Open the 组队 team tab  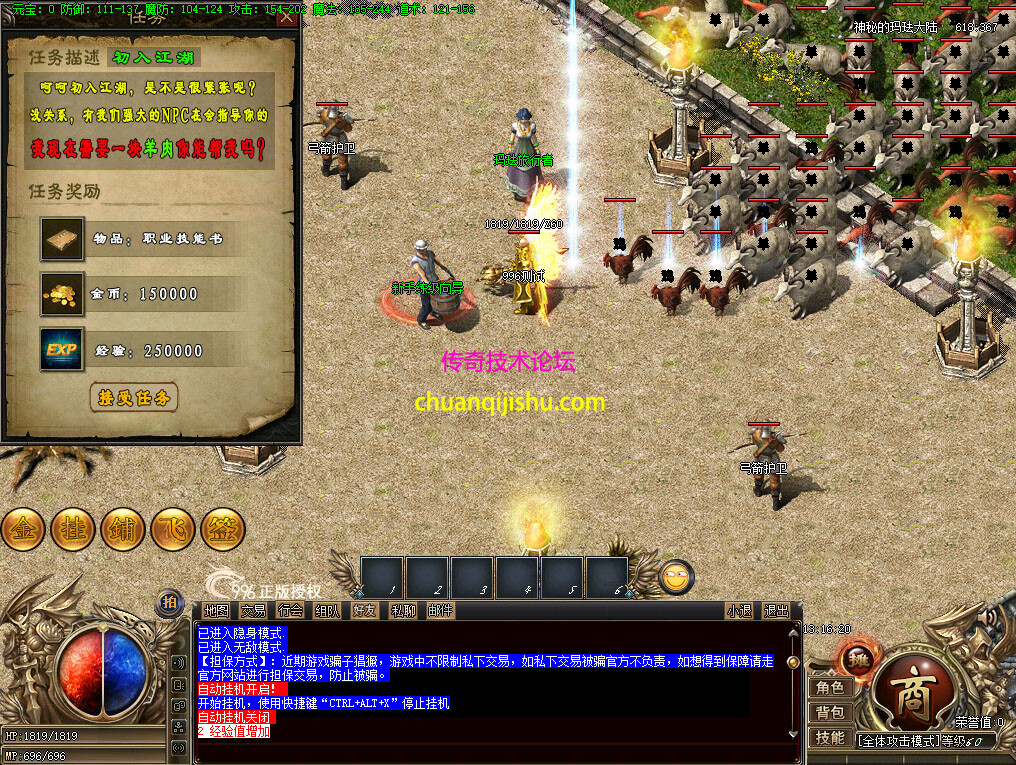pyautogui.click(x=327, y=610)
